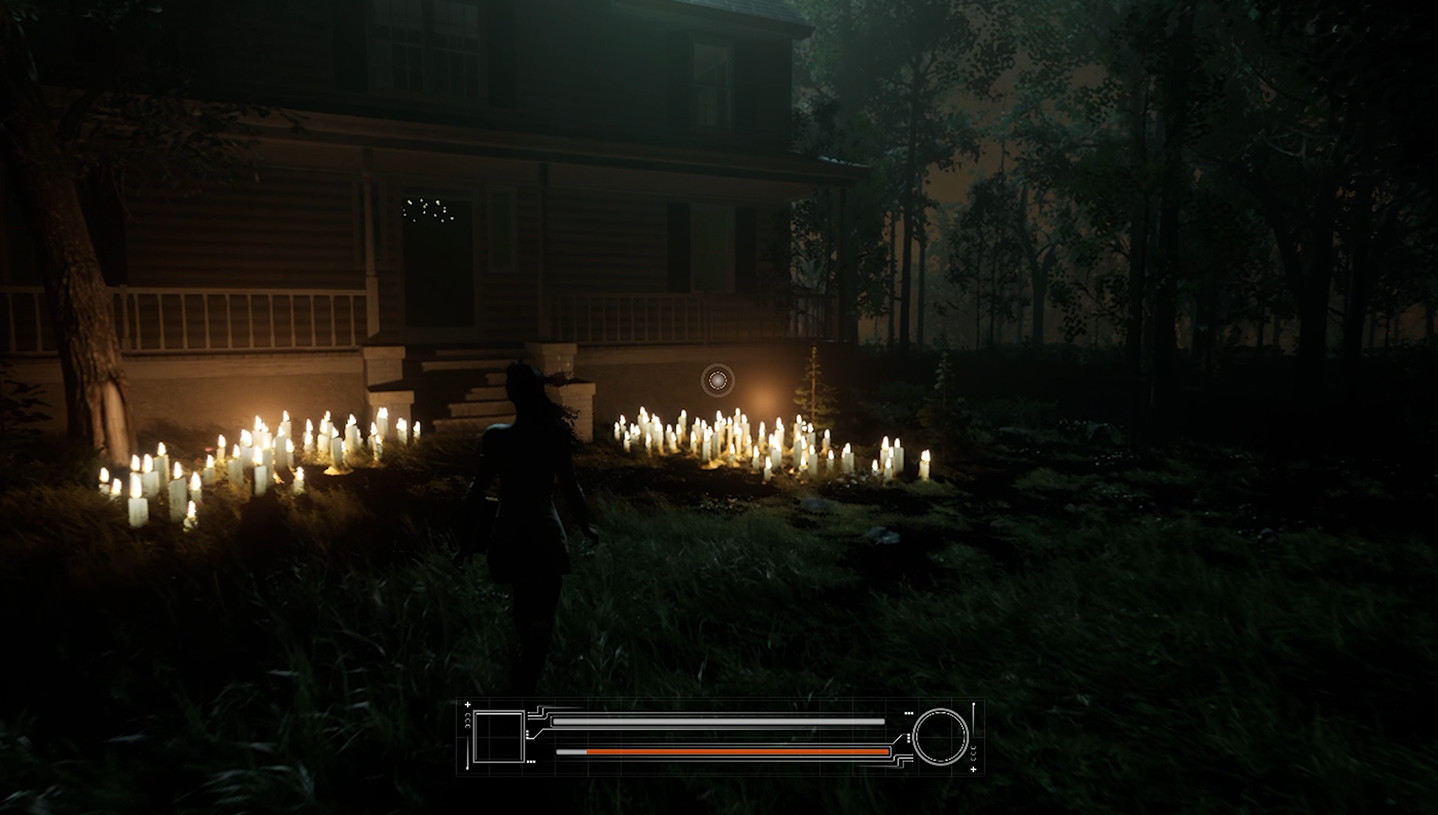Screen dimensions: 1438x815
Task: Click the small pine sapling near the candles
Action: tap(813, 390)
